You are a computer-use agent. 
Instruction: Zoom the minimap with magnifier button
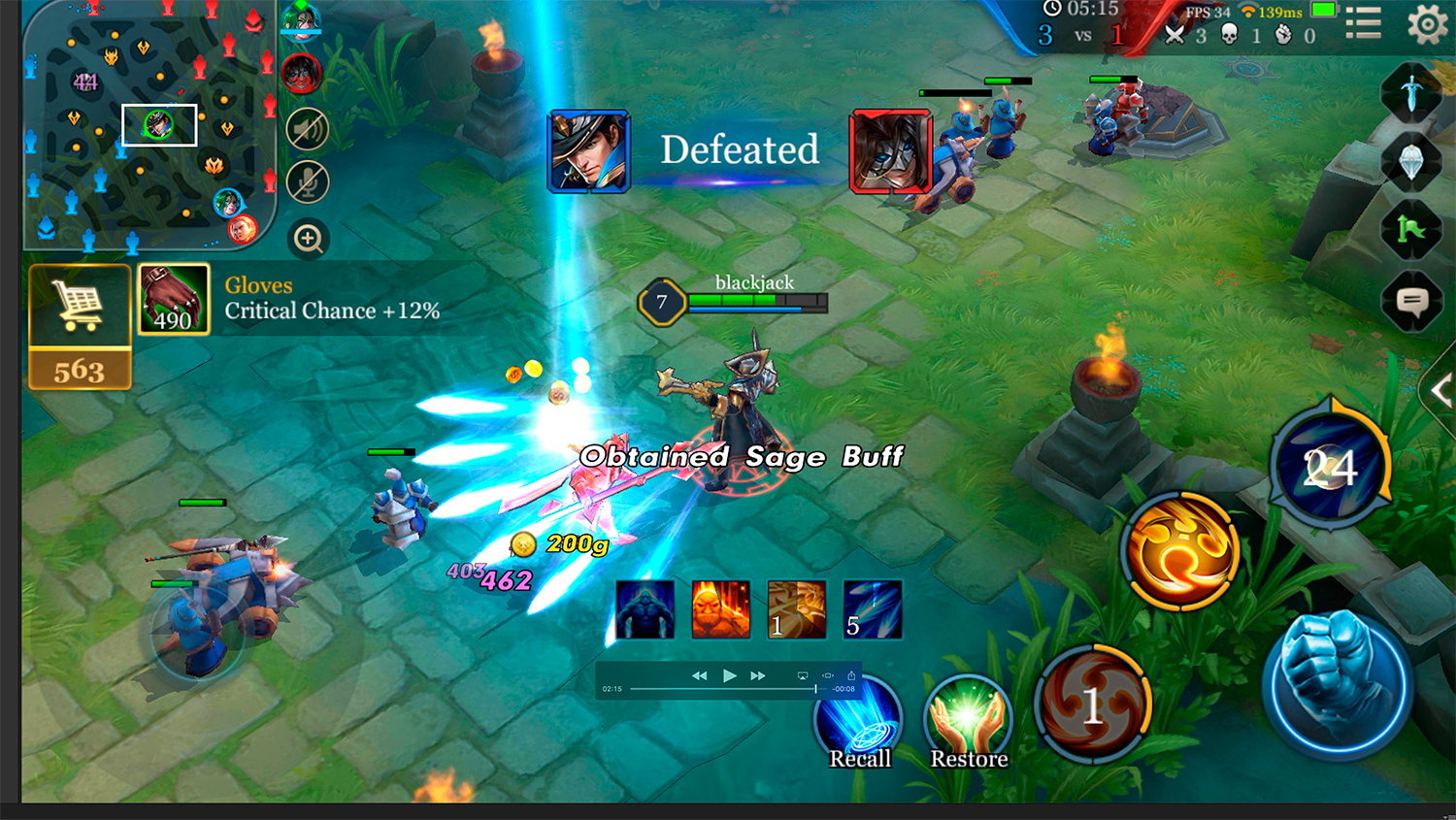(309, 239)
